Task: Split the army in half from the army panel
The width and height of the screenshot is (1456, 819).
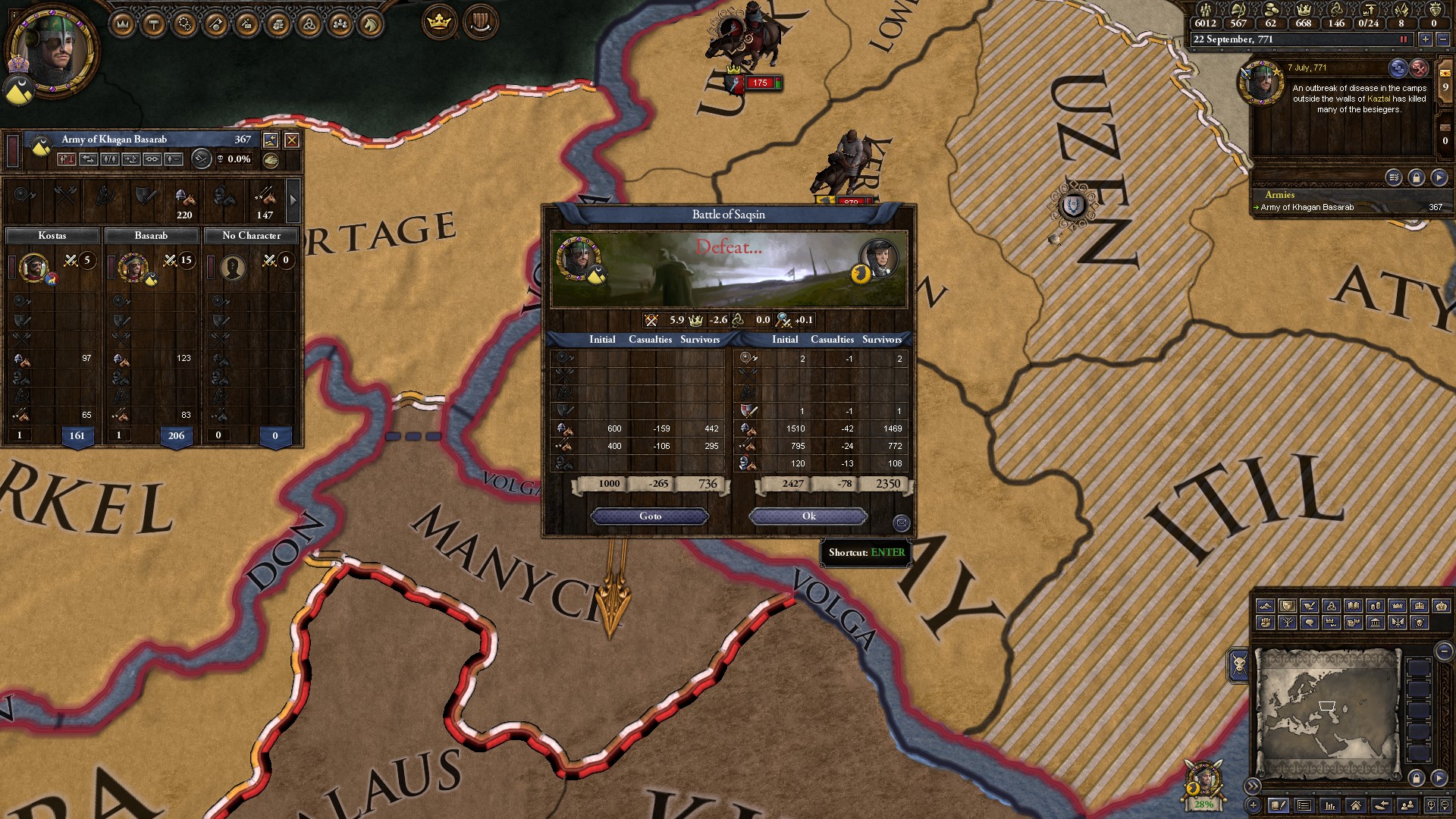Action: [x=109, y=159]
